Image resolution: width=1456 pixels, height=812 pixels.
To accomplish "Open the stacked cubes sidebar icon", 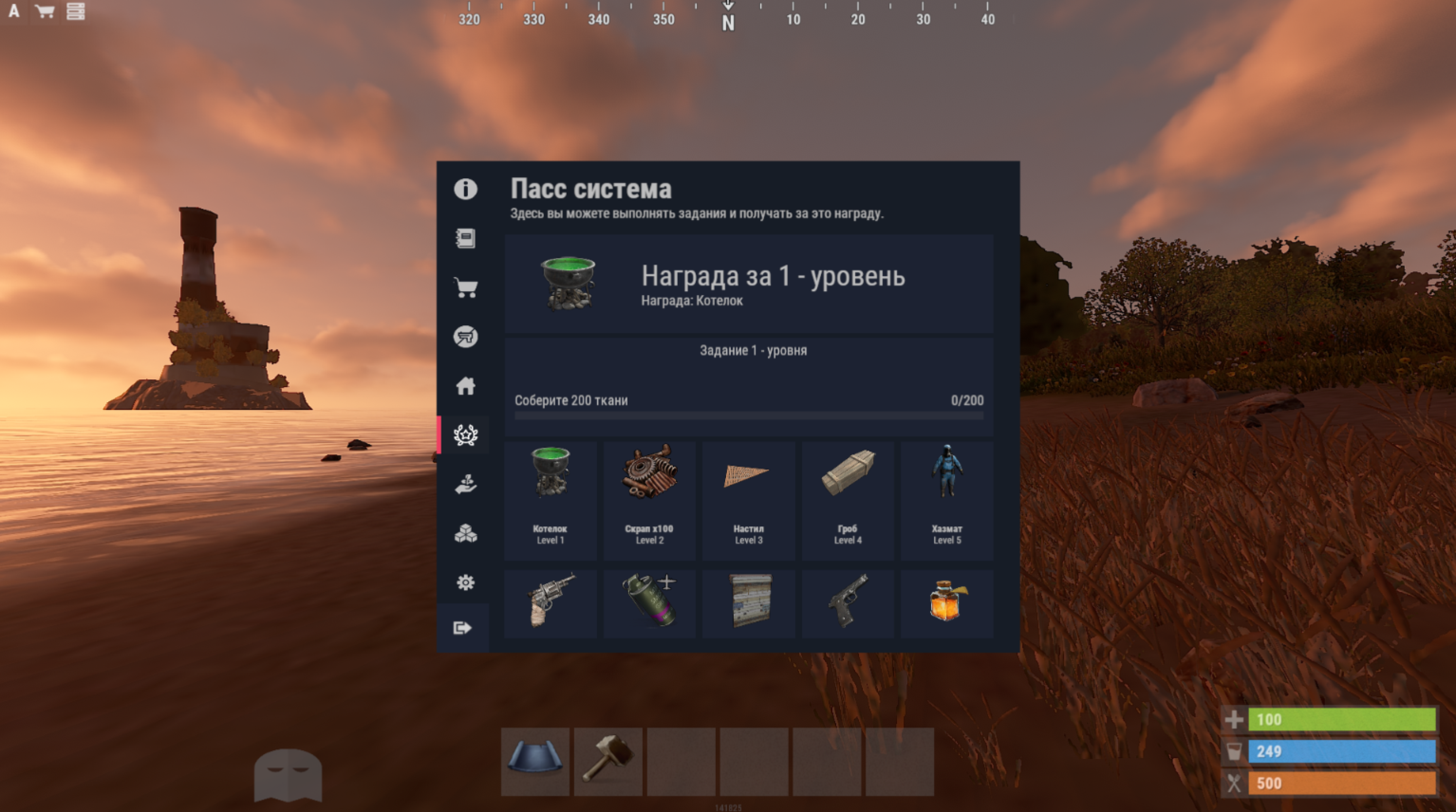I will tap(465, 533).
